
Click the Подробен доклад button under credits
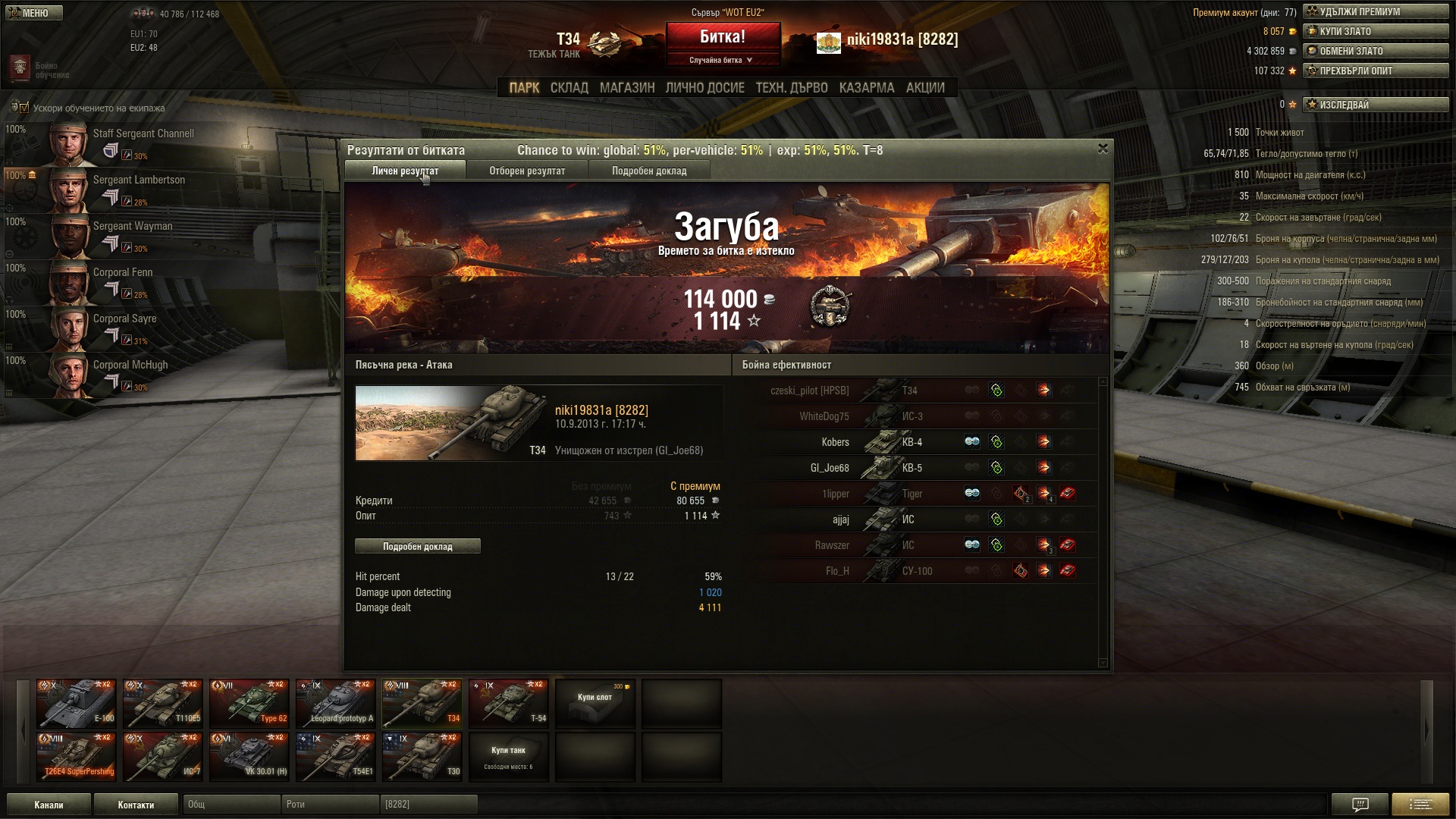417,546
